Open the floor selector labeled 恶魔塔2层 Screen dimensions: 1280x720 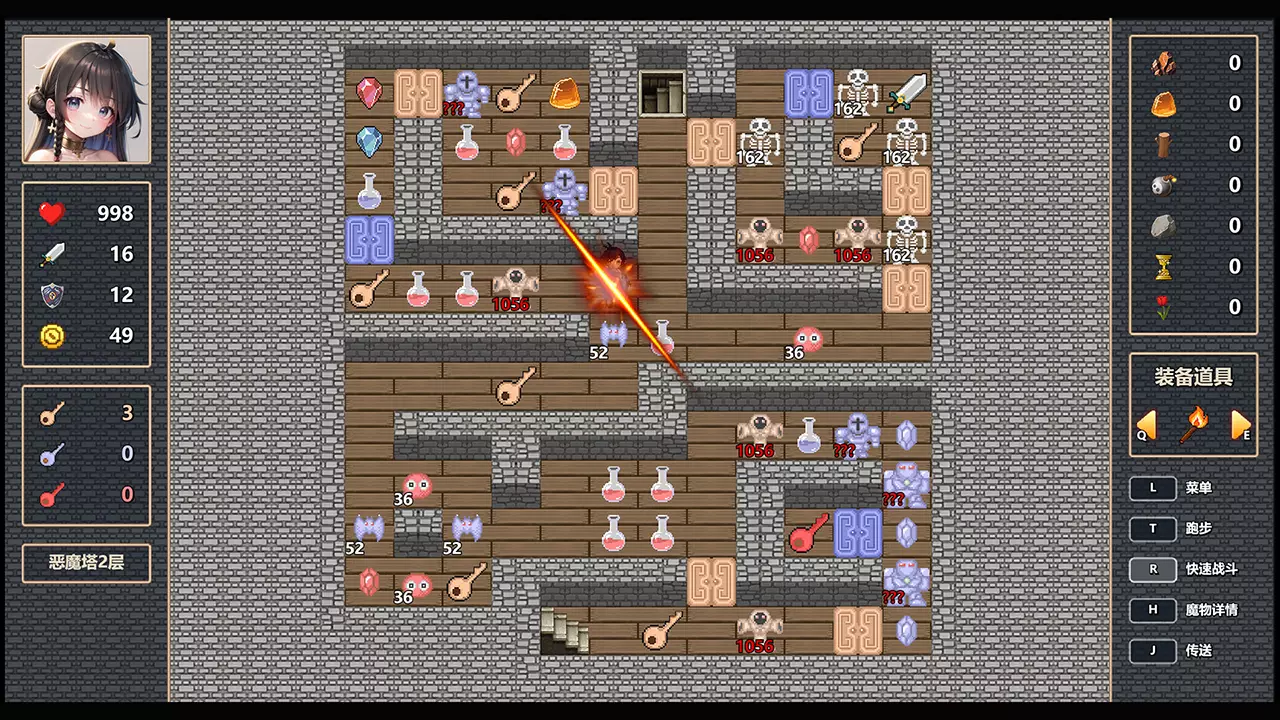(85, 562)
